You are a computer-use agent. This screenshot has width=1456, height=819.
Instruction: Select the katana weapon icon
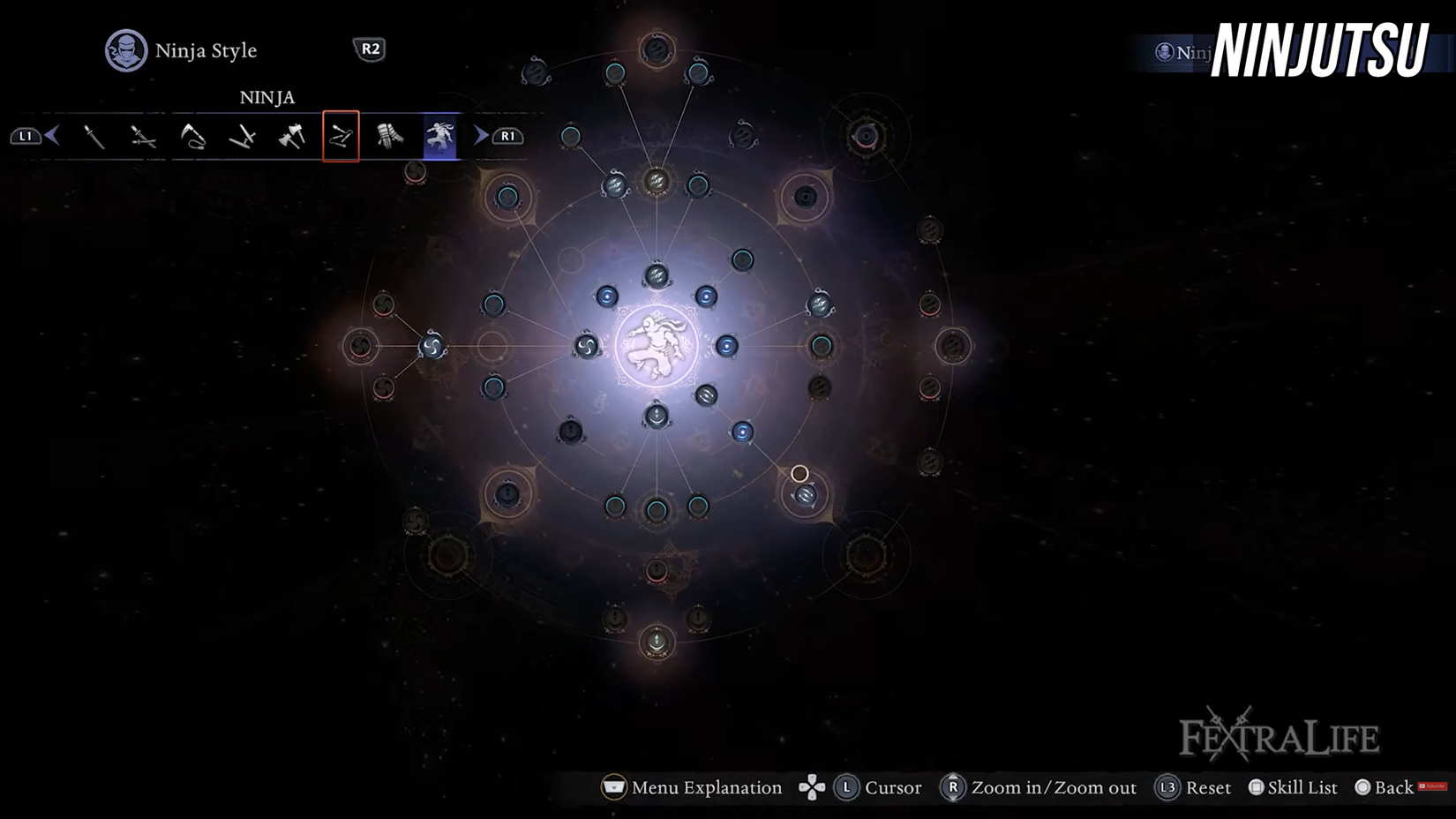click(x=95, y=137)
